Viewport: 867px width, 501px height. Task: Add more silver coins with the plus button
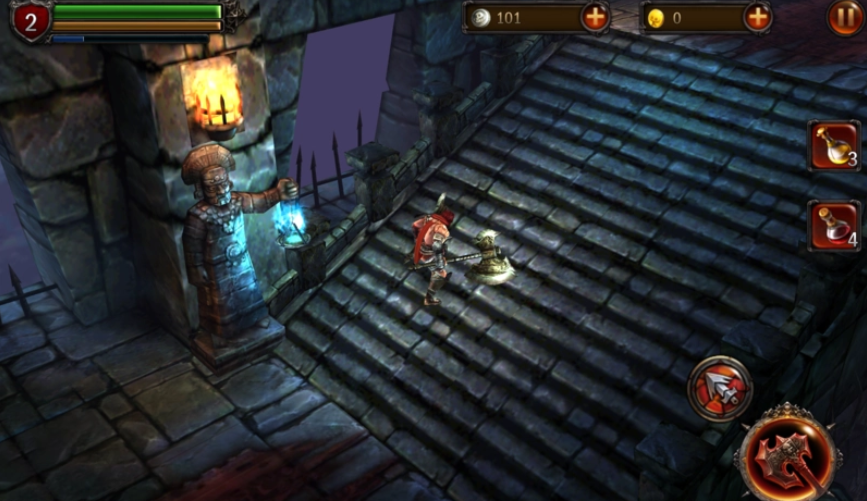595,17
